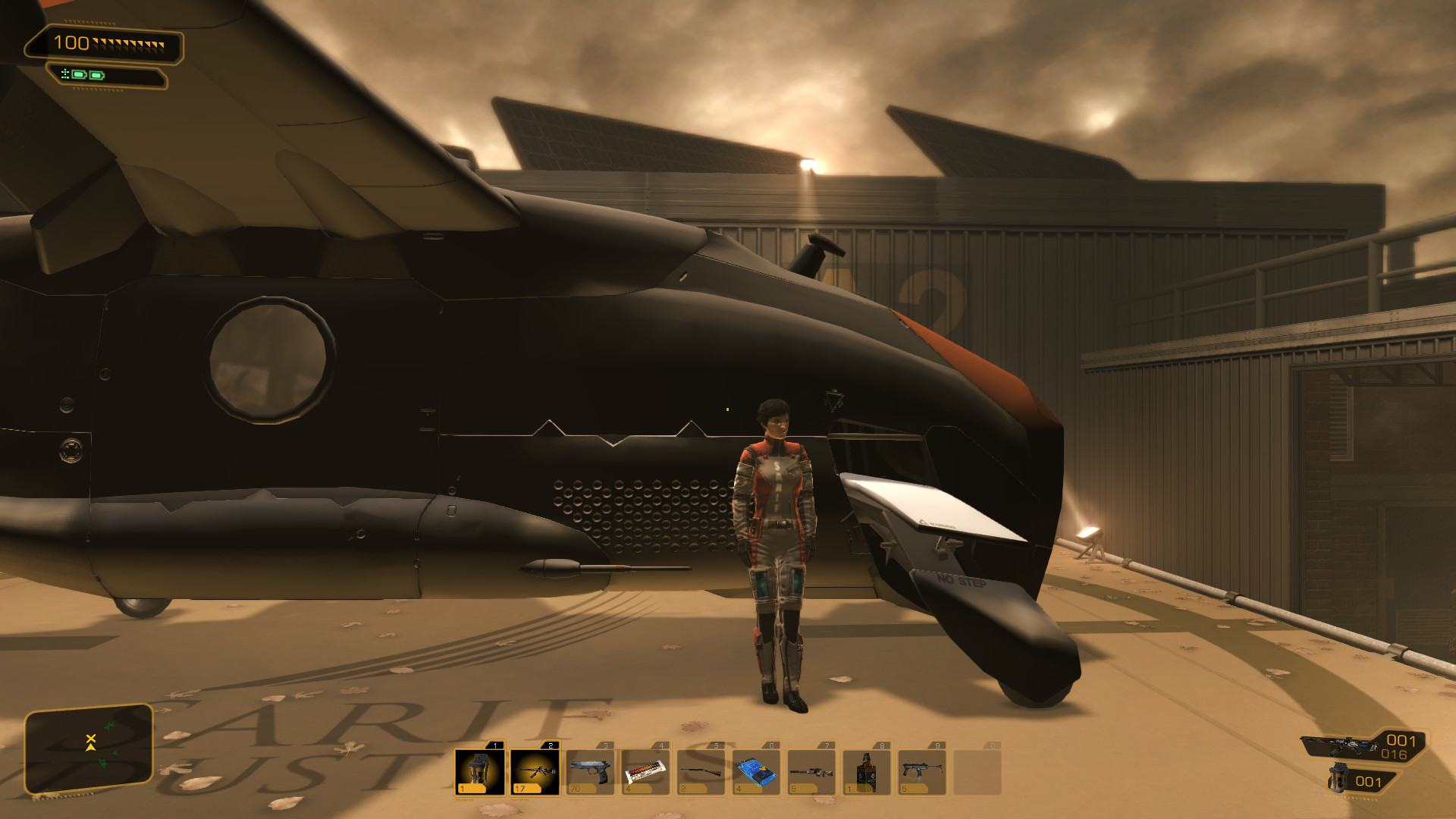Click the equipped weapon icon

tap(1338, 745)
